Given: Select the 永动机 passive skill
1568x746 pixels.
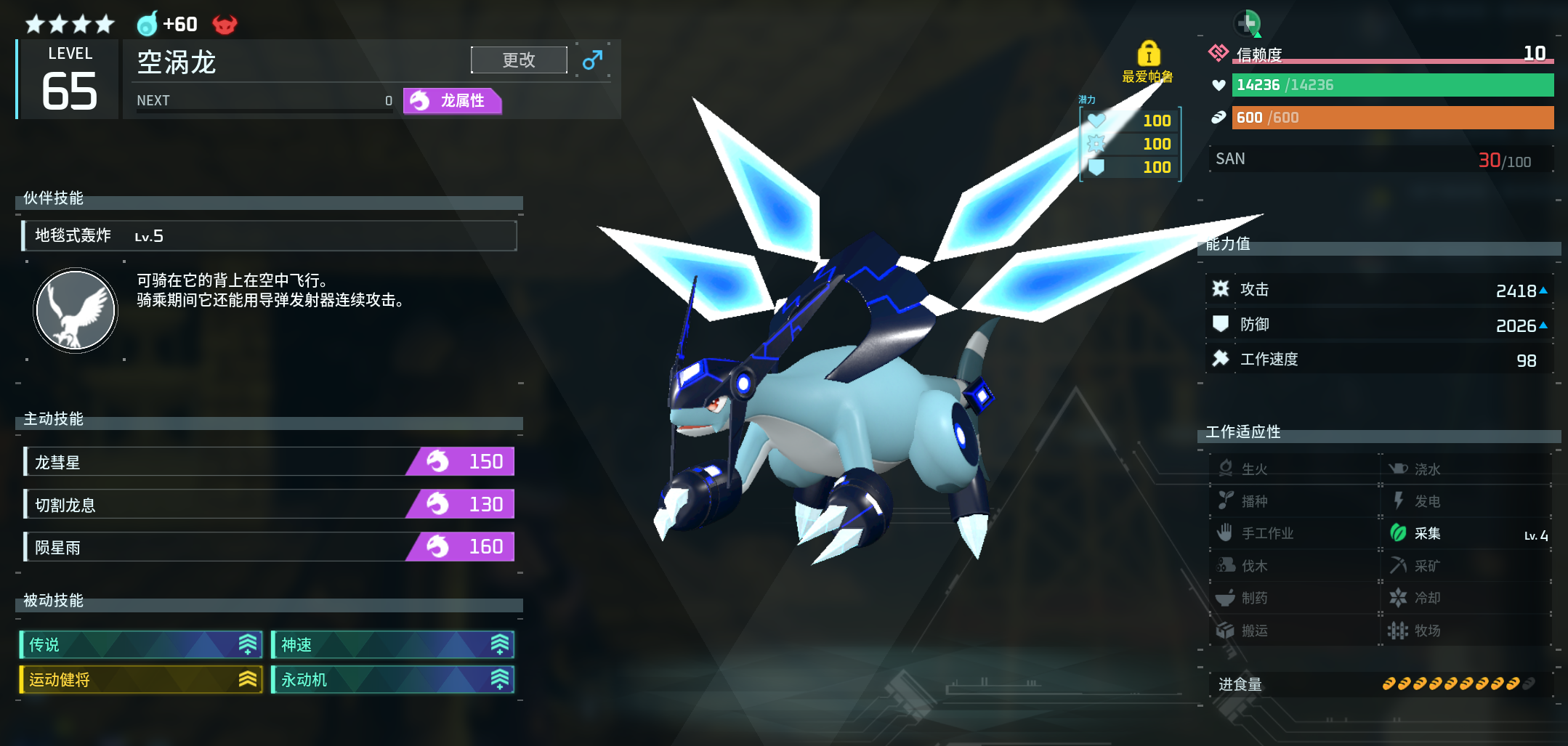Looking at the screenshot, I should (392, 680).
